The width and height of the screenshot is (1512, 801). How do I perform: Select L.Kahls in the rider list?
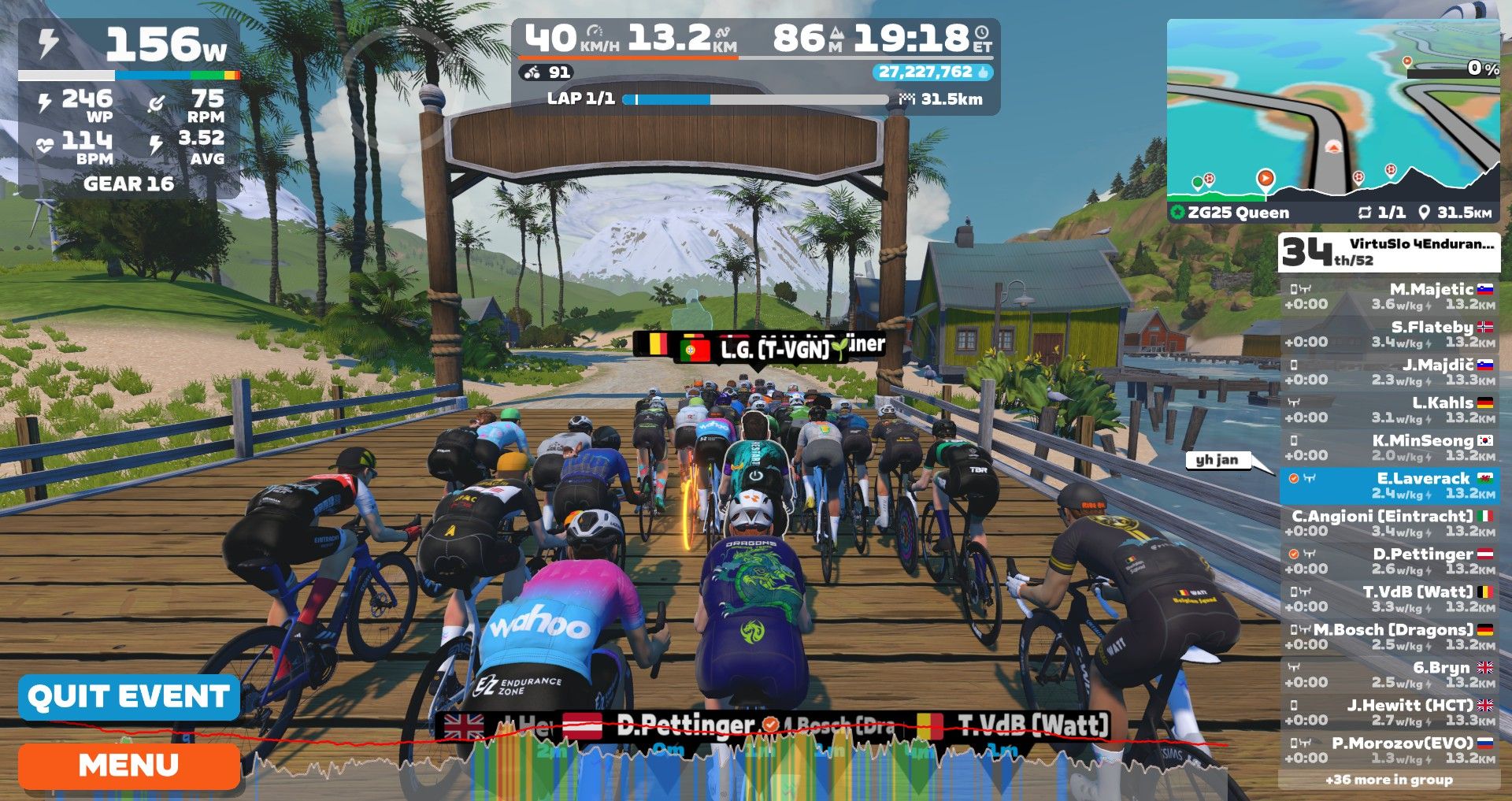pyautogui.click(x=1389, y=410)
